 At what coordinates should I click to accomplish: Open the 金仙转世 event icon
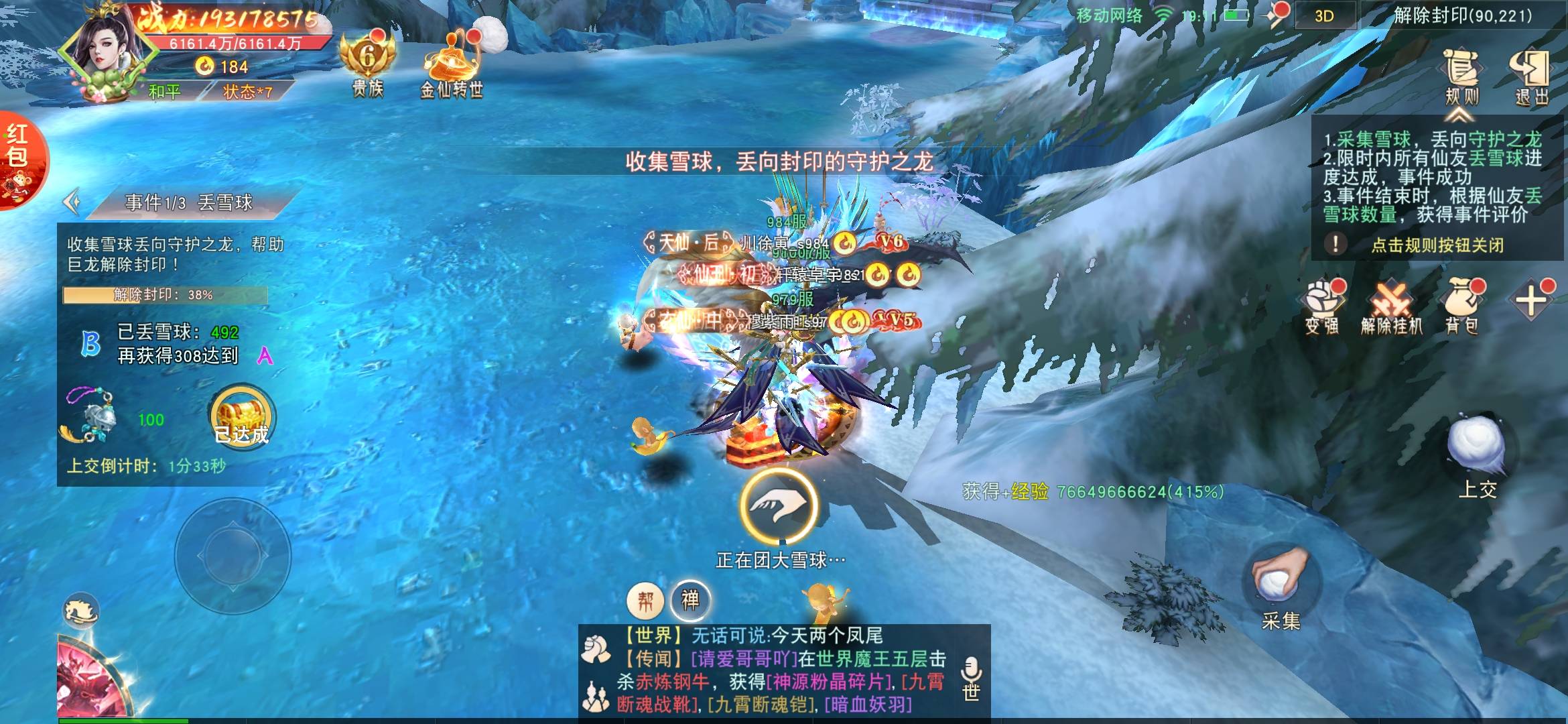tap(451, 65)
